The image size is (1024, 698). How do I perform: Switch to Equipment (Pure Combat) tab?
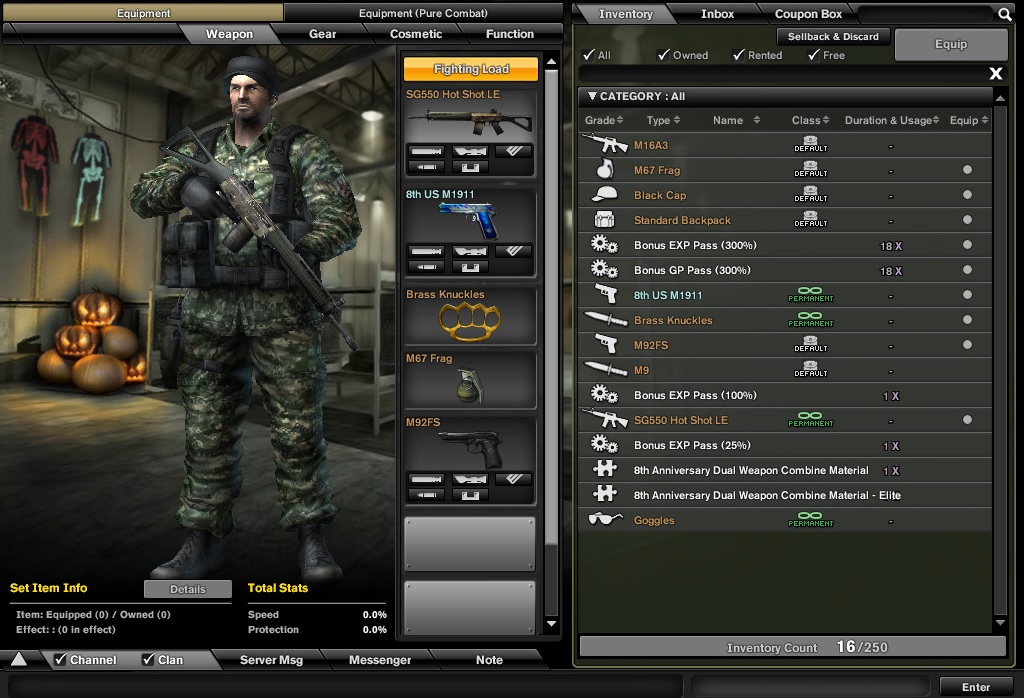click(x=423, y=13)
